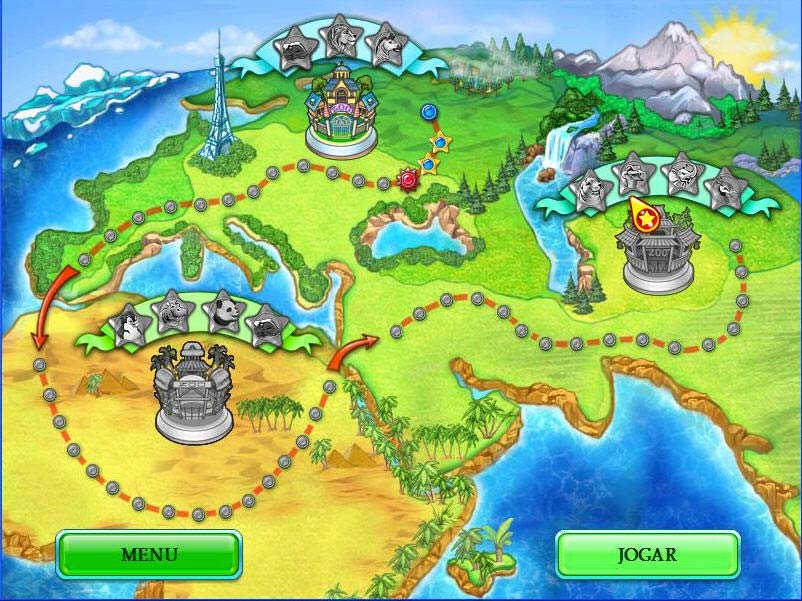Open the green MENU button
The image size is (802, 601).
coord(149,554)
